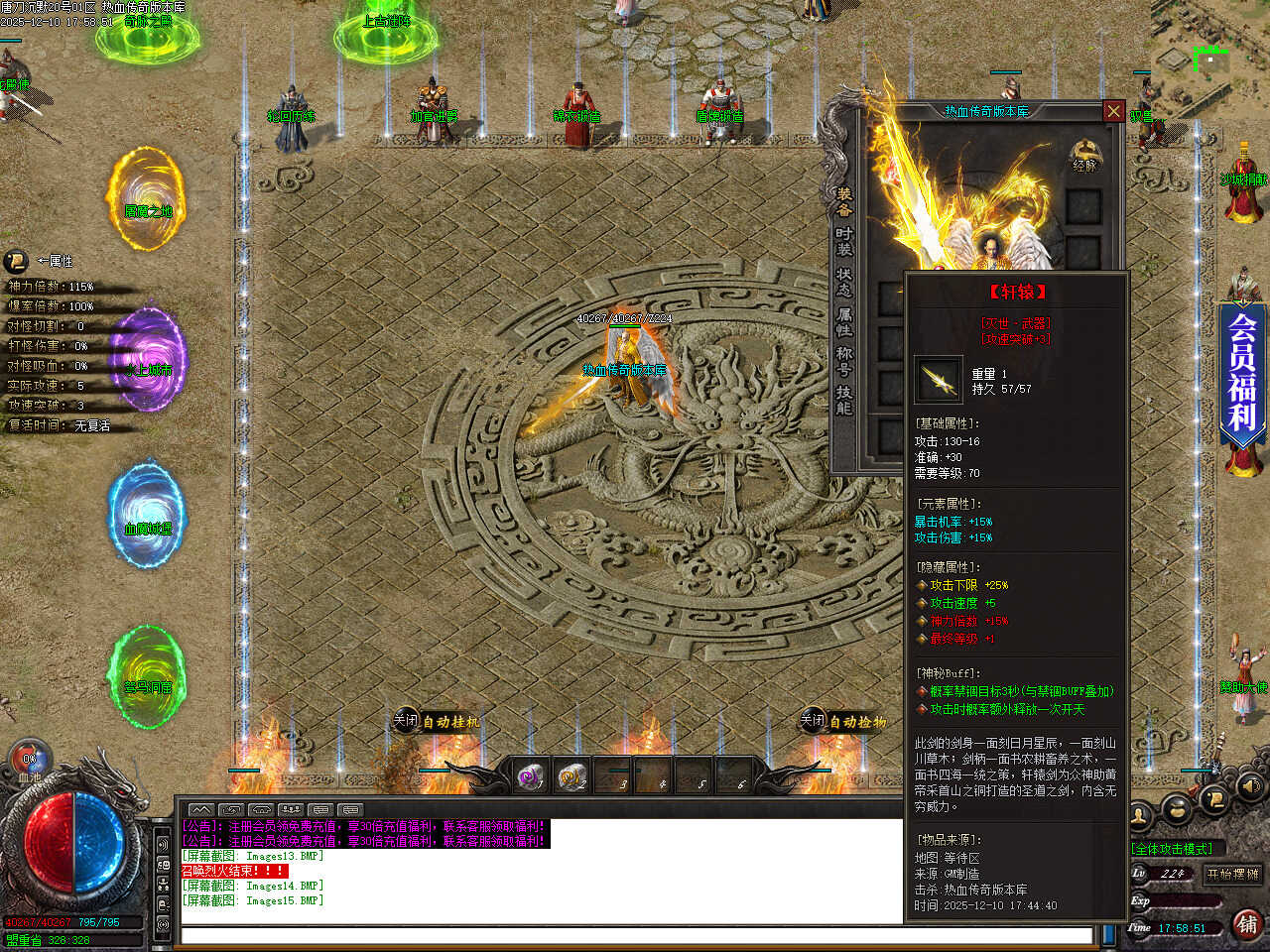Viewport: 1270px width, 952px height.
Task: Click the 会员福利 member benefits banner
Action: coord(1242,372)
